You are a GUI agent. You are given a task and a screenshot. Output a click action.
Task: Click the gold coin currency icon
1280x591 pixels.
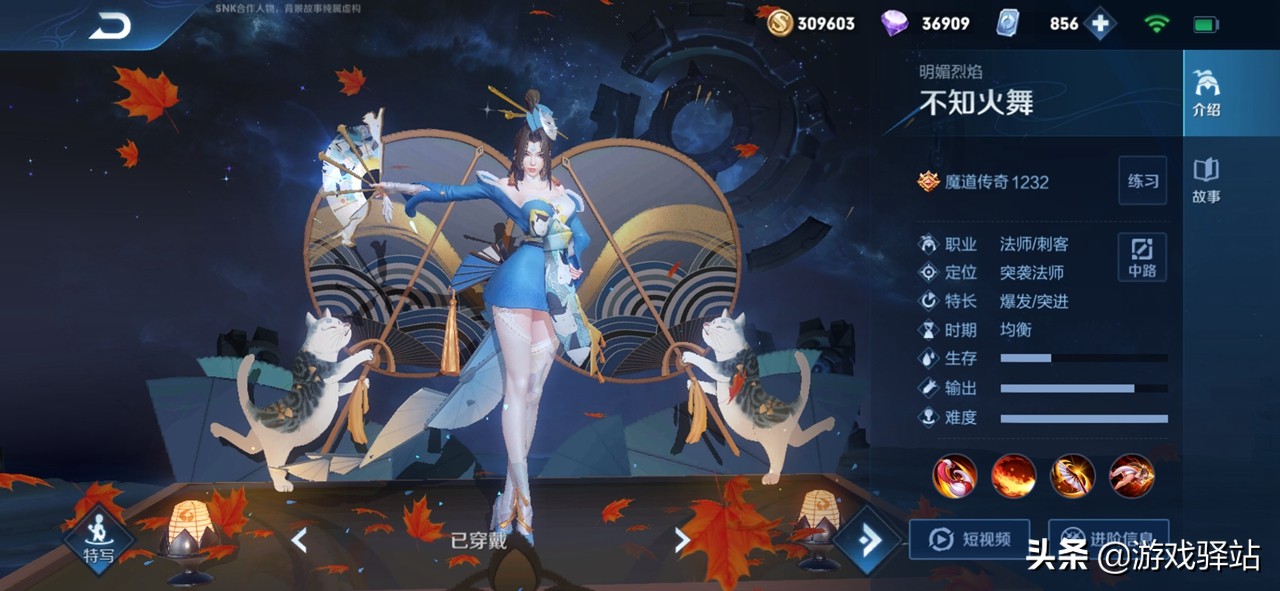coord(779,23)
